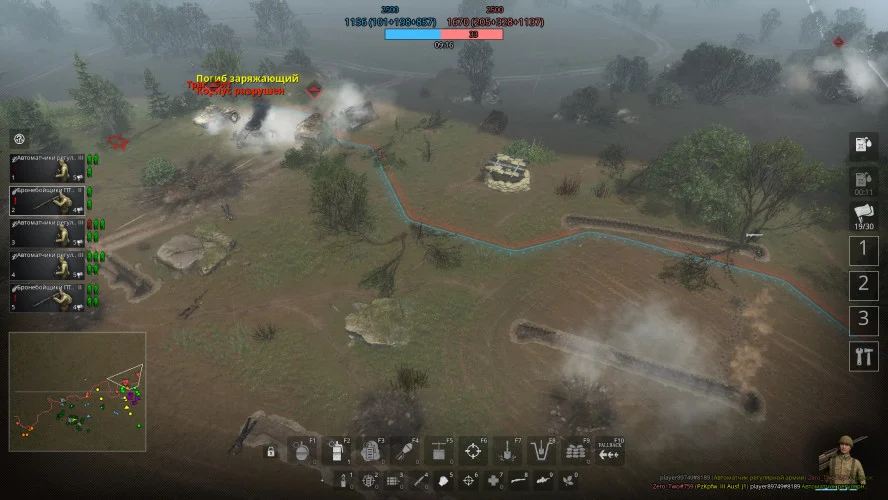
Task: Open the wrench and hammer repair menu
Action: (863, 355)
